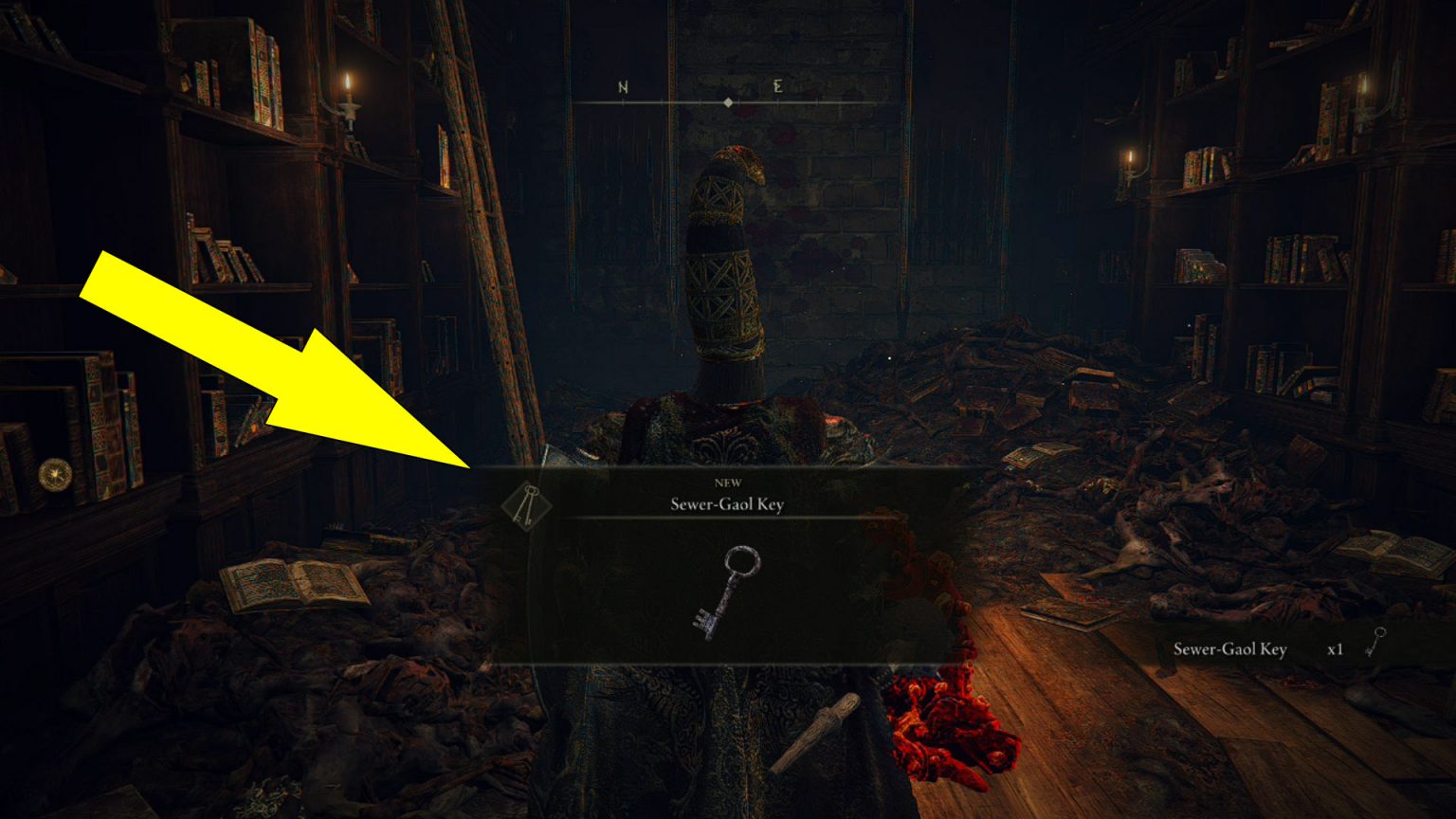Image resolution: width=1456 pixels, height=819 pixels.
Task: Select the E marker on the compass
Action: click(775, 88)
